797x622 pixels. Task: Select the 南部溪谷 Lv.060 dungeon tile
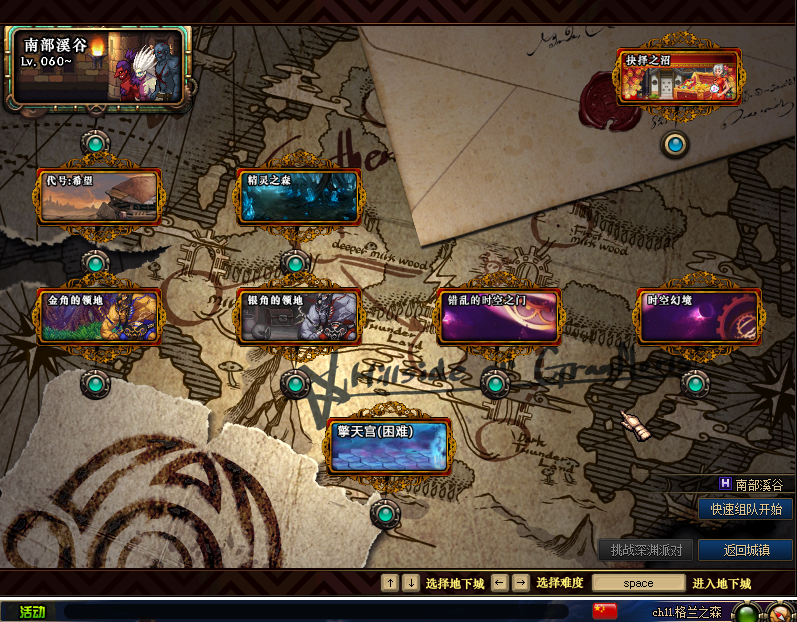[97, 67]
